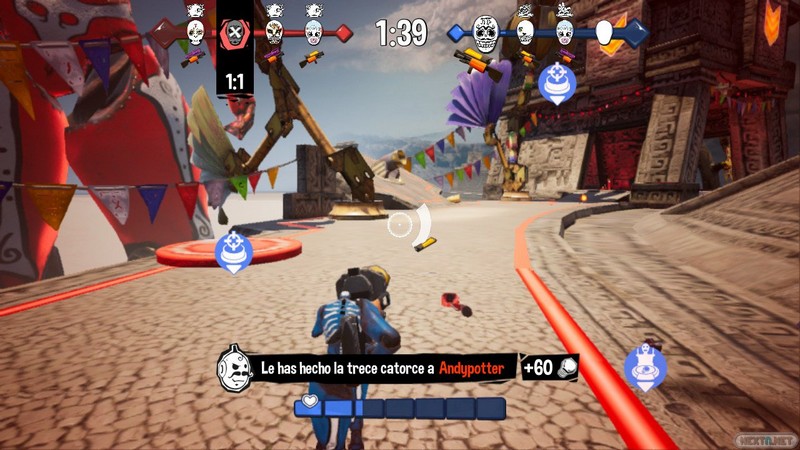800x450 pixels.
Task: Click the objective marker right of the red pipe
Action: pos(645,367)
